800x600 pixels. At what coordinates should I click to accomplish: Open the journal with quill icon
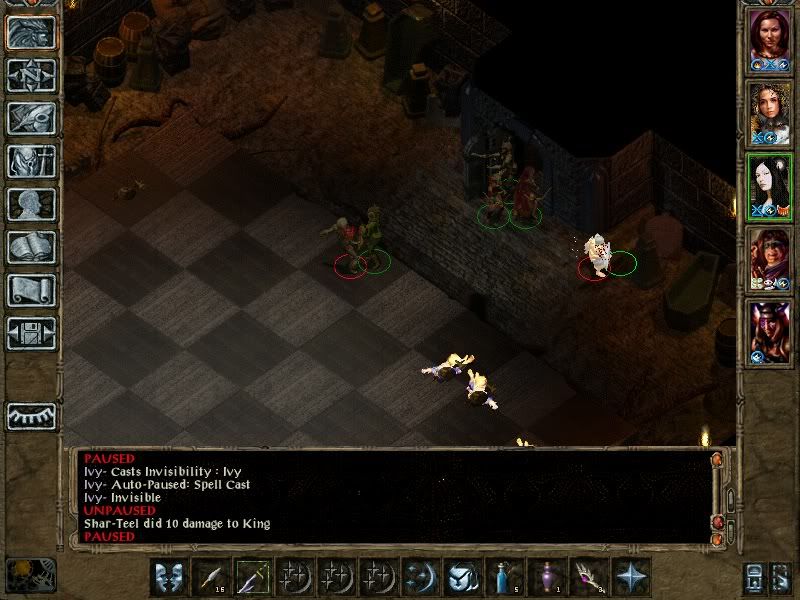coord(31,118)
